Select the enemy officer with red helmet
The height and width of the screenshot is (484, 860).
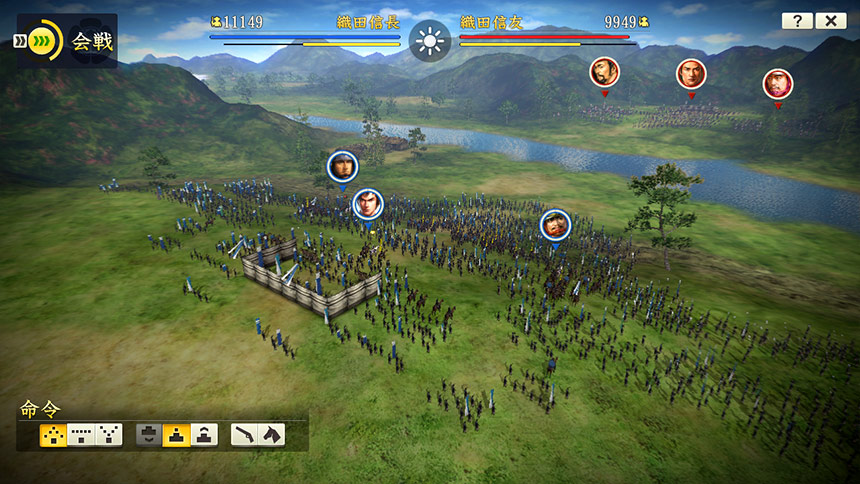click(777, 83)
